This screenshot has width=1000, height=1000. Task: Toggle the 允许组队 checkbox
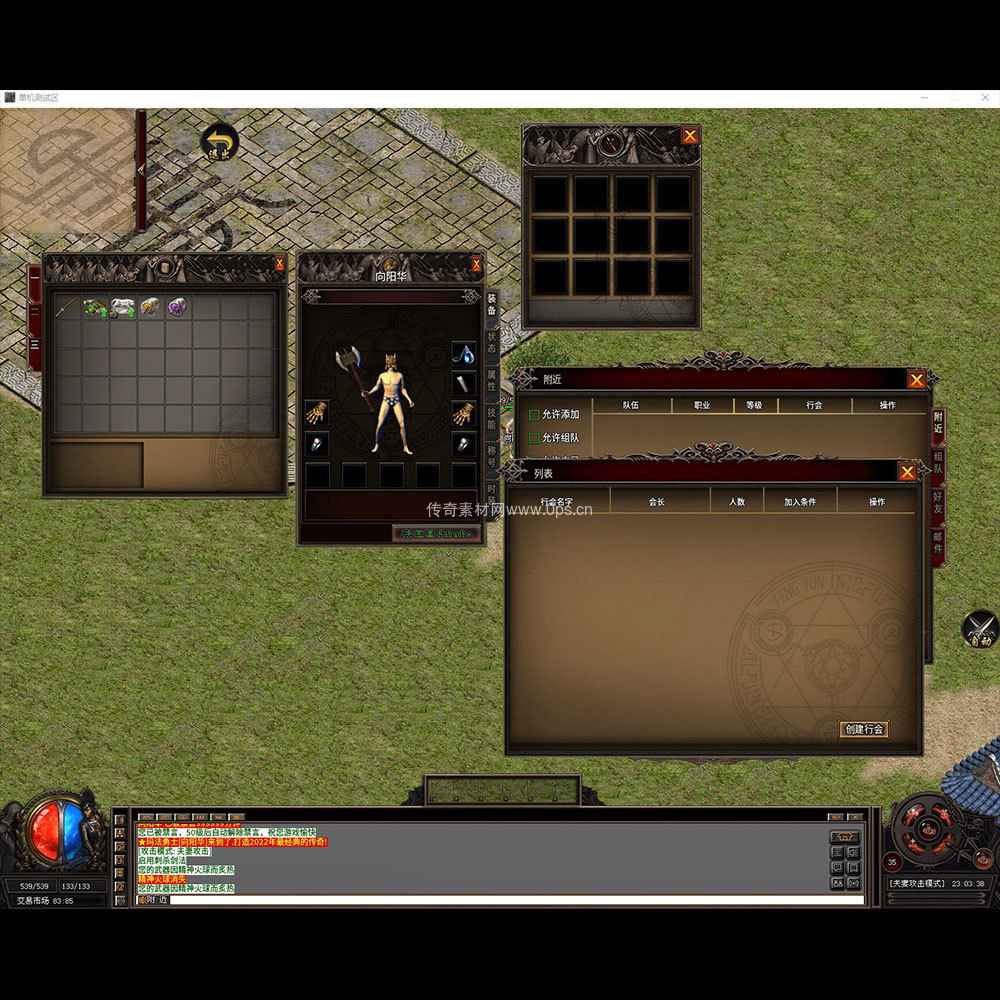[x=535, y=438]
